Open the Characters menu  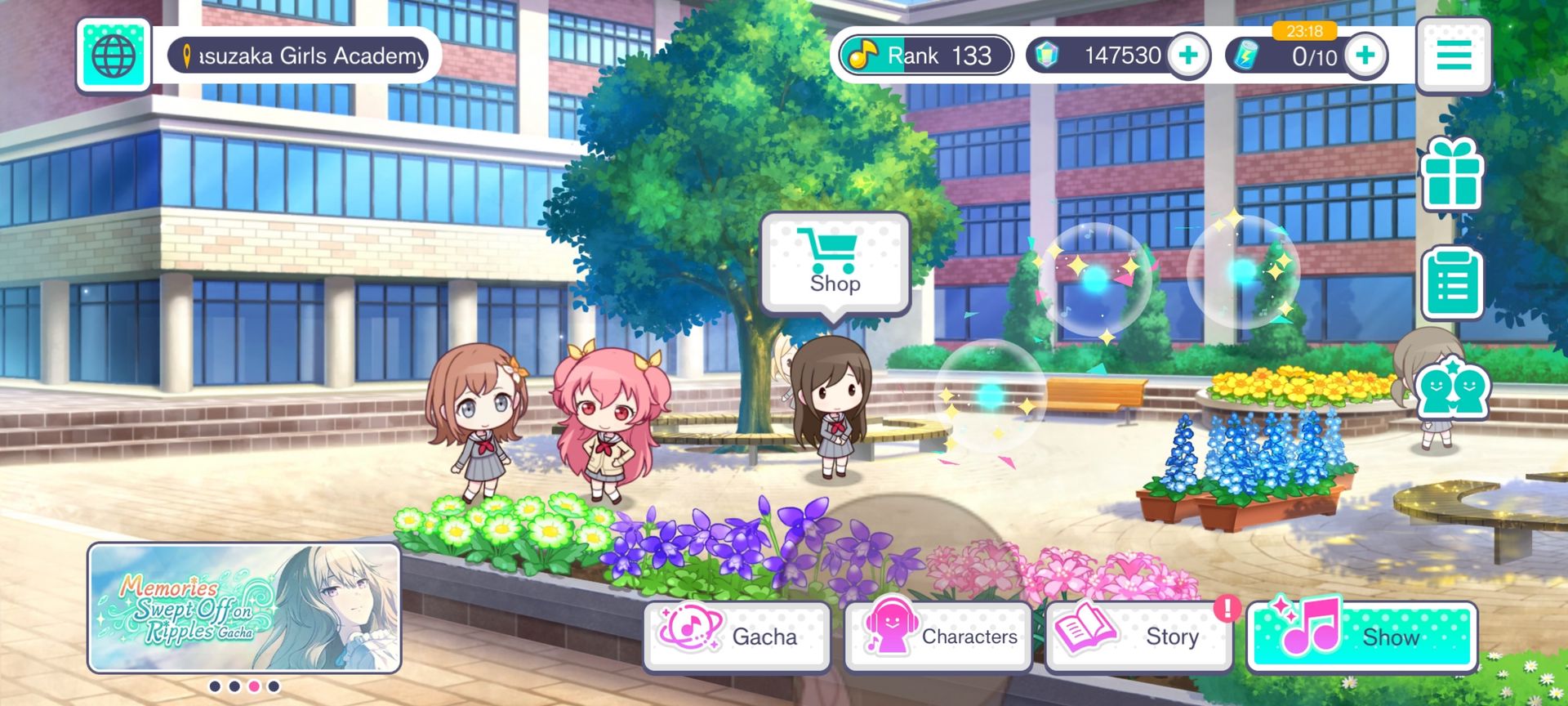[938, 636]
